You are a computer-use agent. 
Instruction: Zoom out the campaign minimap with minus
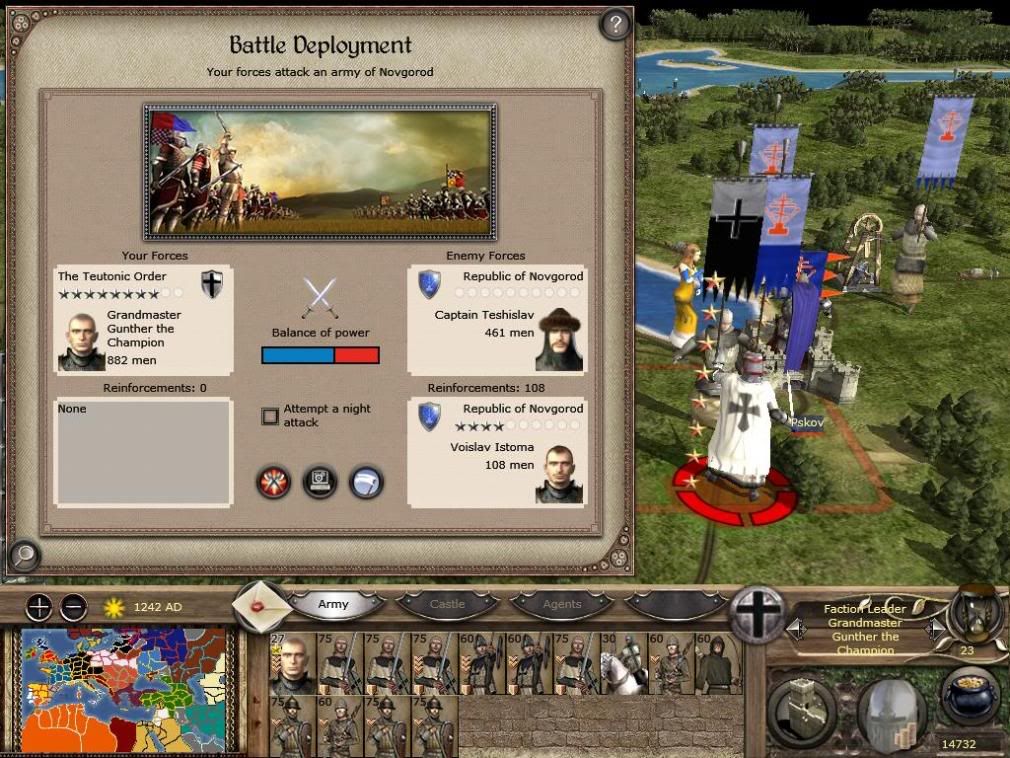(73, 606)
